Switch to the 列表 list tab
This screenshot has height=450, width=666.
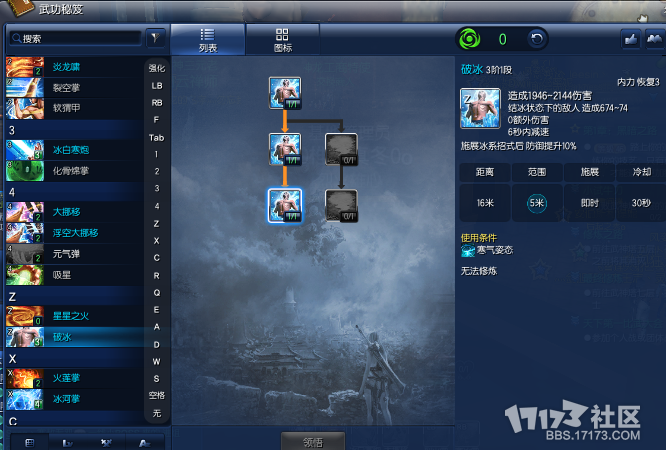pyautogui.click(x=208, y=39)
